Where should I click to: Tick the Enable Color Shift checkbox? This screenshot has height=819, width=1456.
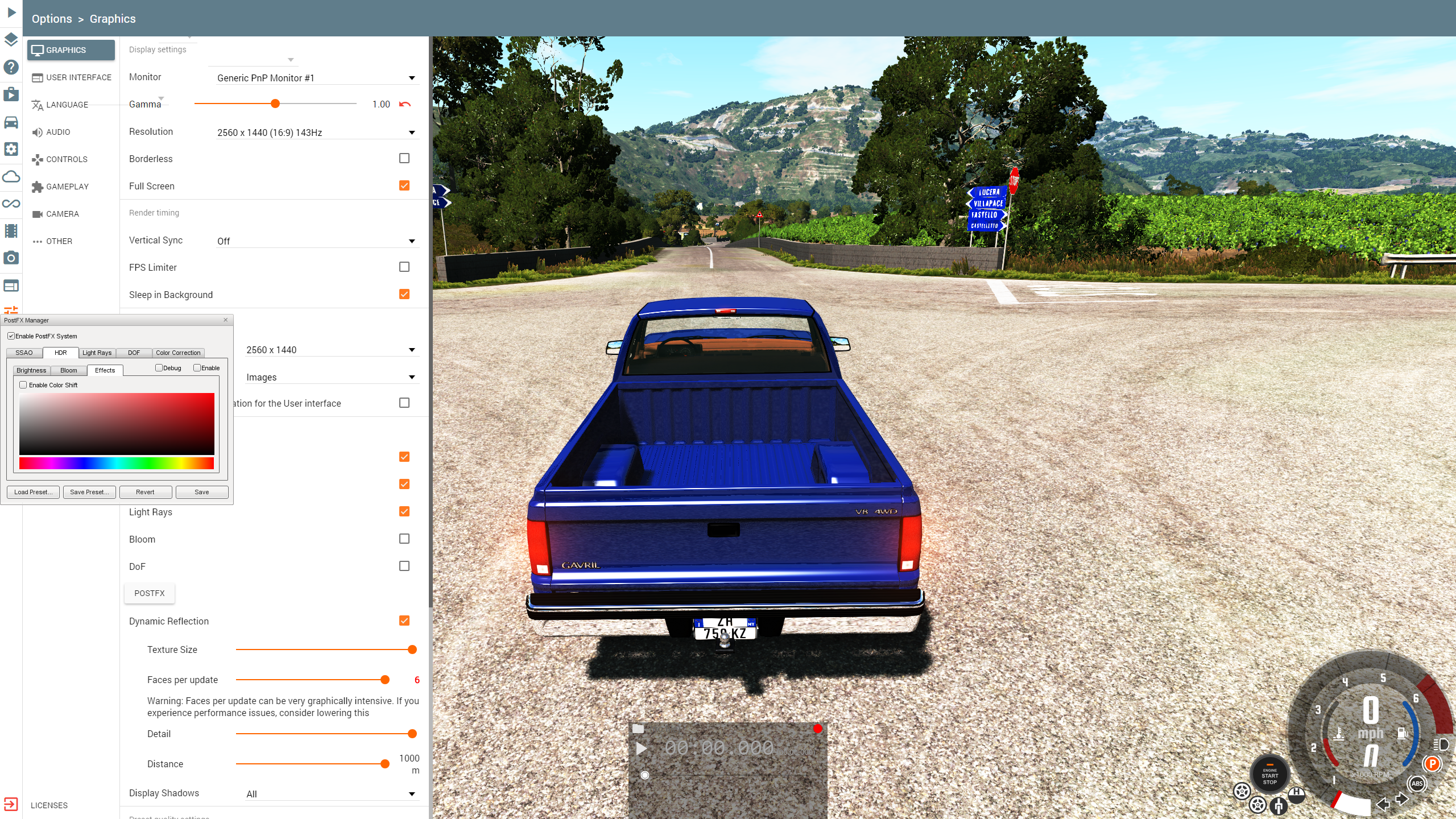tap(23, 385)
